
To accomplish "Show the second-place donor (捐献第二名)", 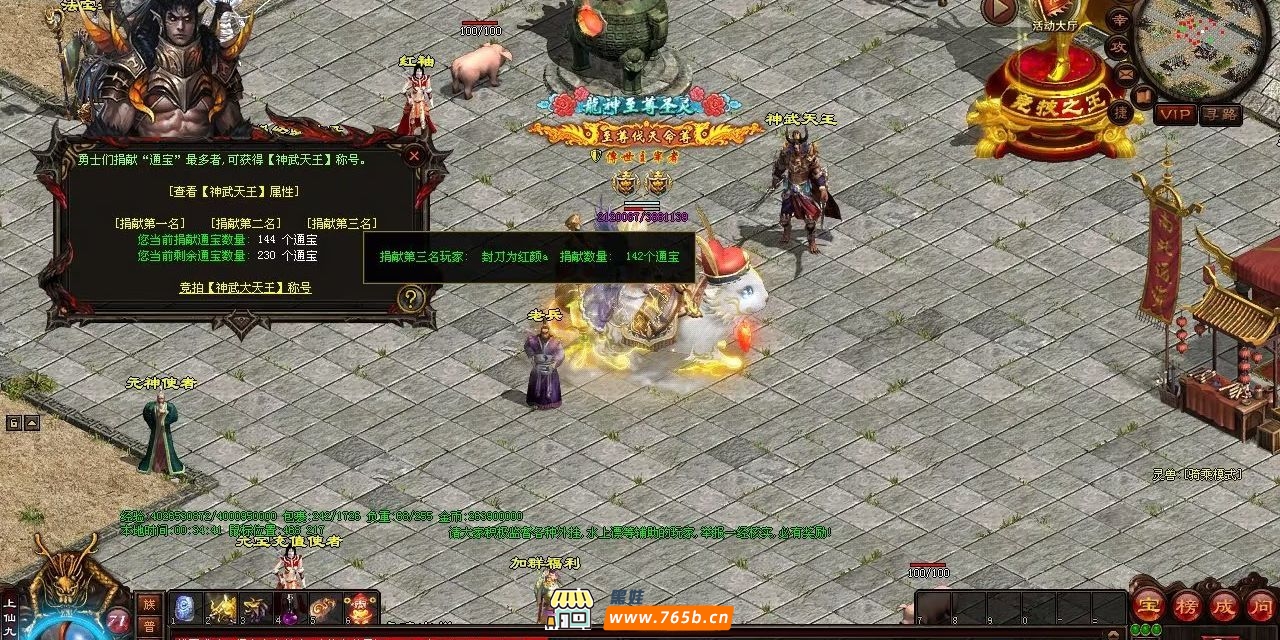I will click(x=245, y=223).
